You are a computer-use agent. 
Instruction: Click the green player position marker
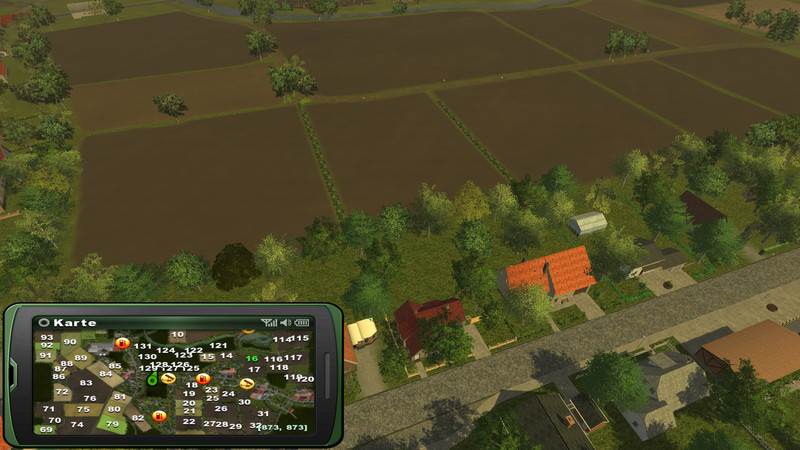point(152,379)
